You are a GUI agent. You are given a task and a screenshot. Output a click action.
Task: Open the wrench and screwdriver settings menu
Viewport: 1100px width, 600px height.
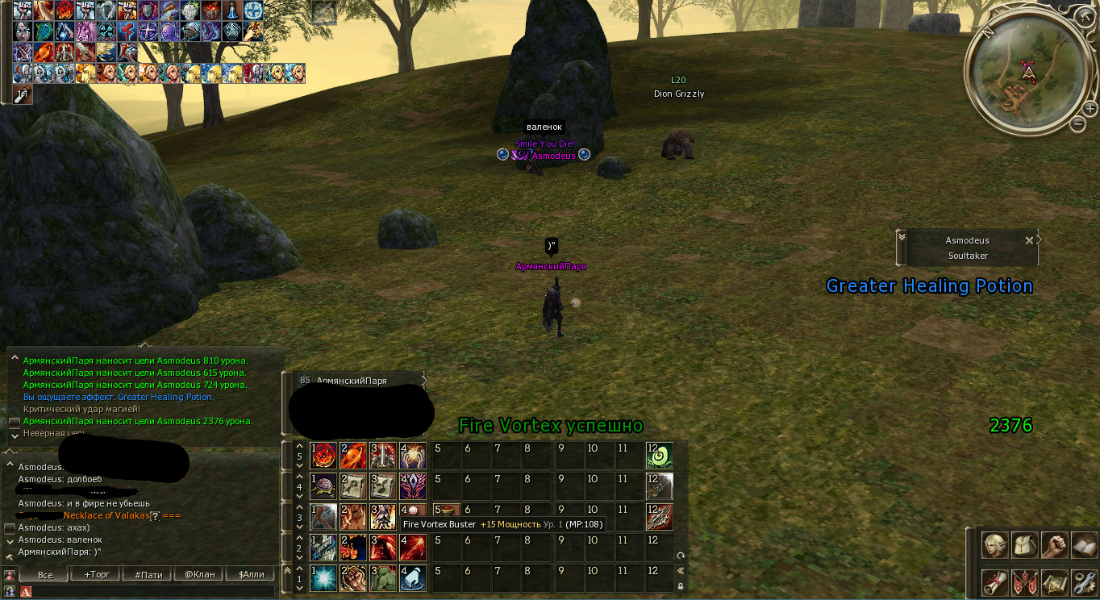(1083, 581)
